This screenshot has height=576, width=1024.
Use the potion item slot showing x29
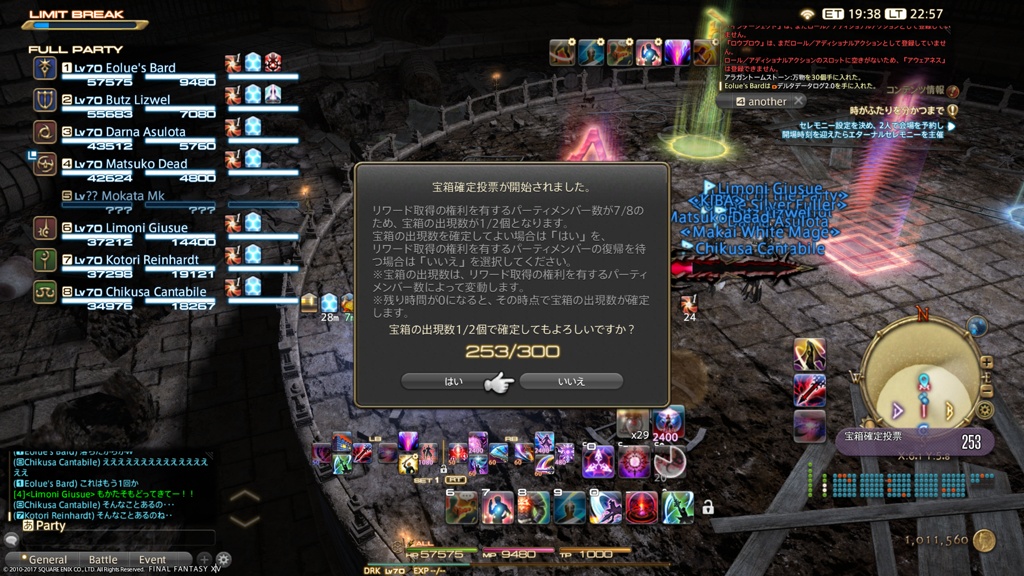pyautogui.click(x=631, y=423)
